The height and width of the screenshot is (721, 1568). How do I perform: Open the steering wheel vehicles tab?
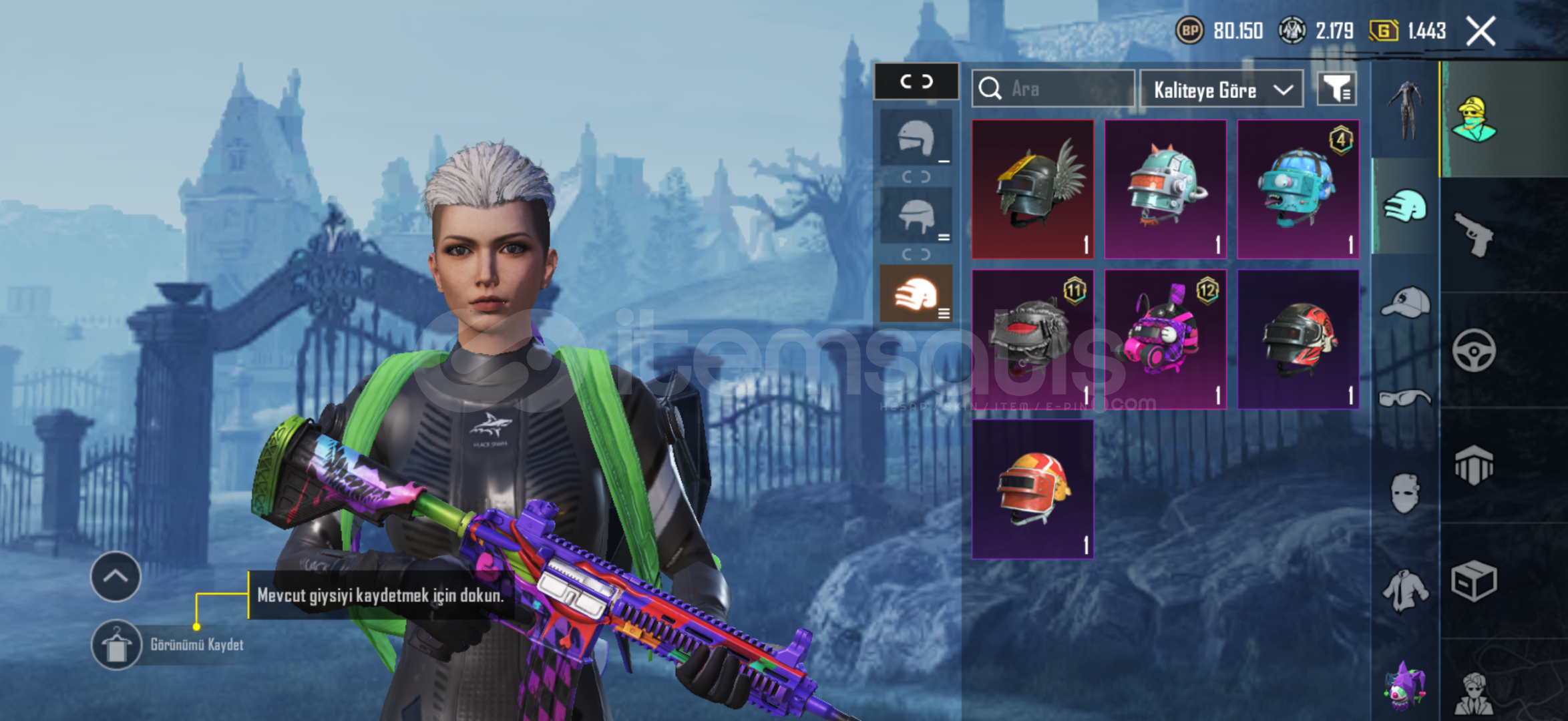pyautogui.click(x=1474, y=350)
